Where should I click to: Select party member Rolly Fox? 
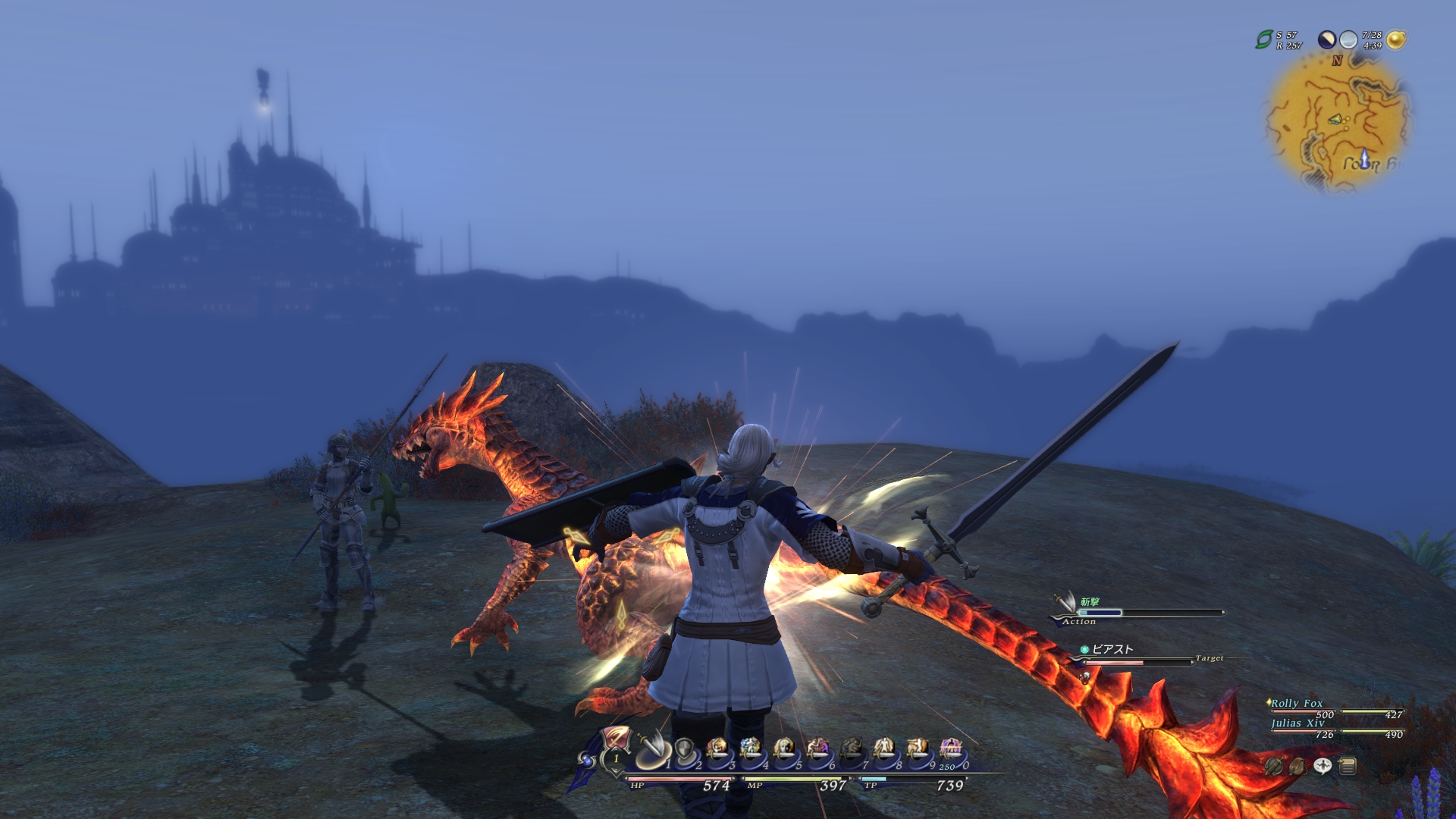point(1297,704)
